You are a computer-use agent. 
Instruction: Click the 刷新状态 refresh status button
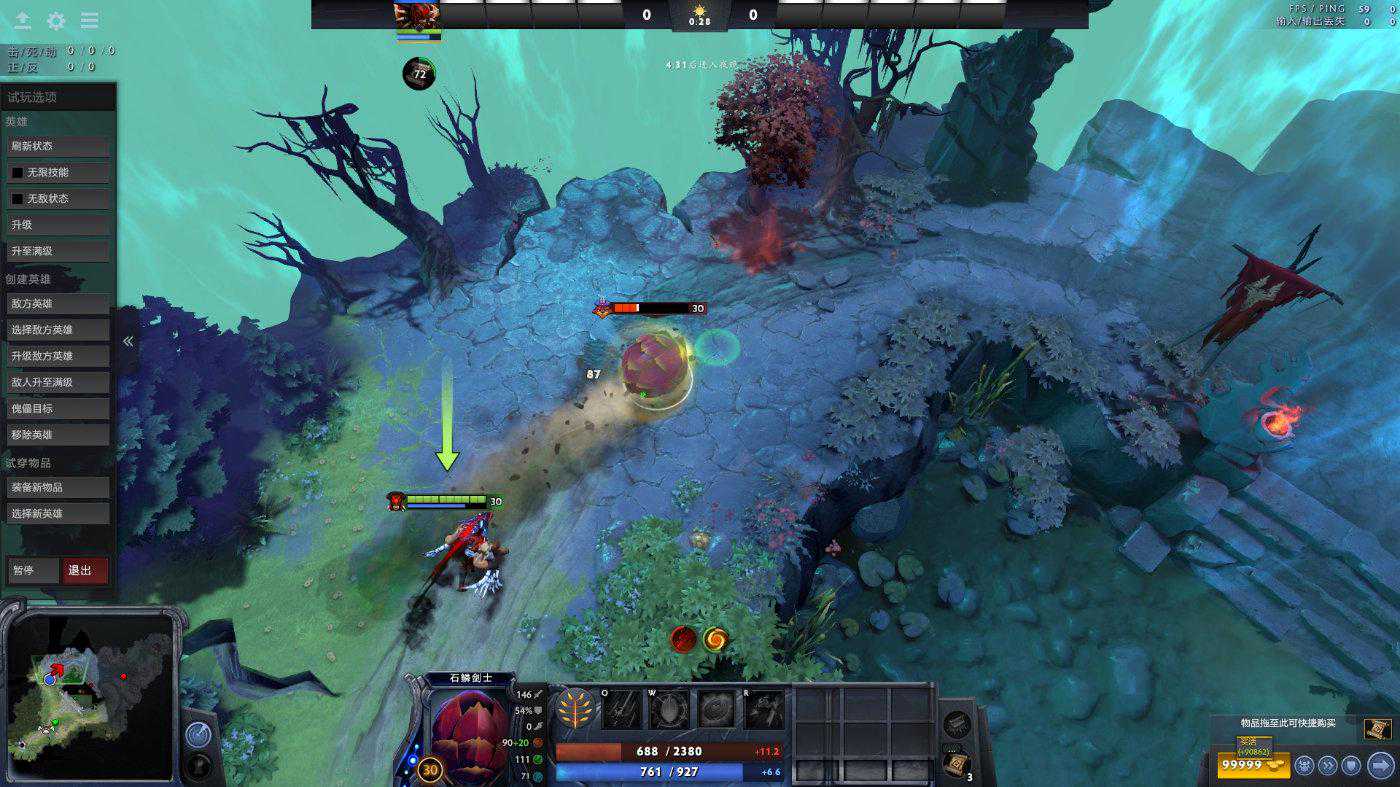tap(59, 146)
